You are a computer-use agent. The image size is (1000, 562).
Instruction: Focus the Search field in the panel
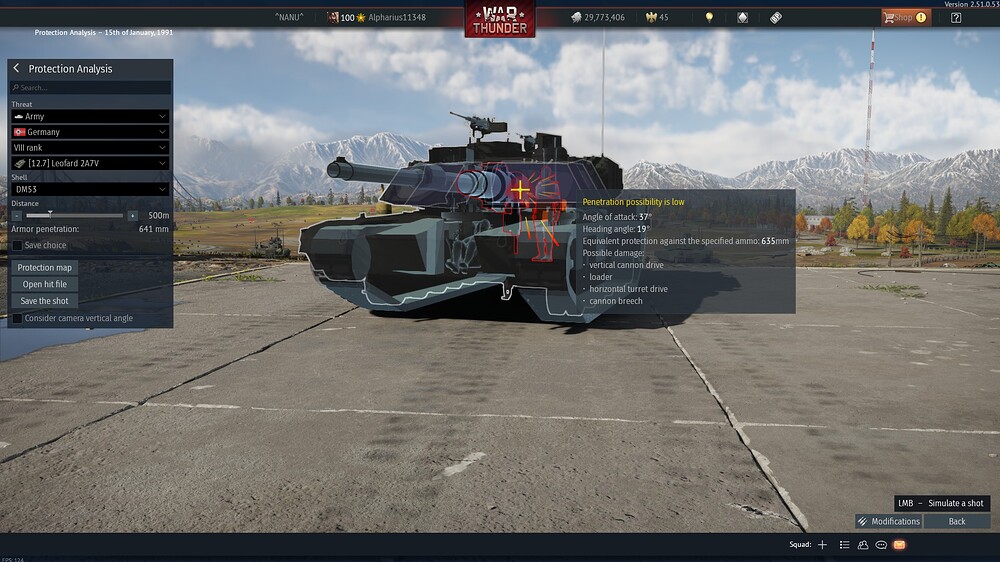coord(90,88)
